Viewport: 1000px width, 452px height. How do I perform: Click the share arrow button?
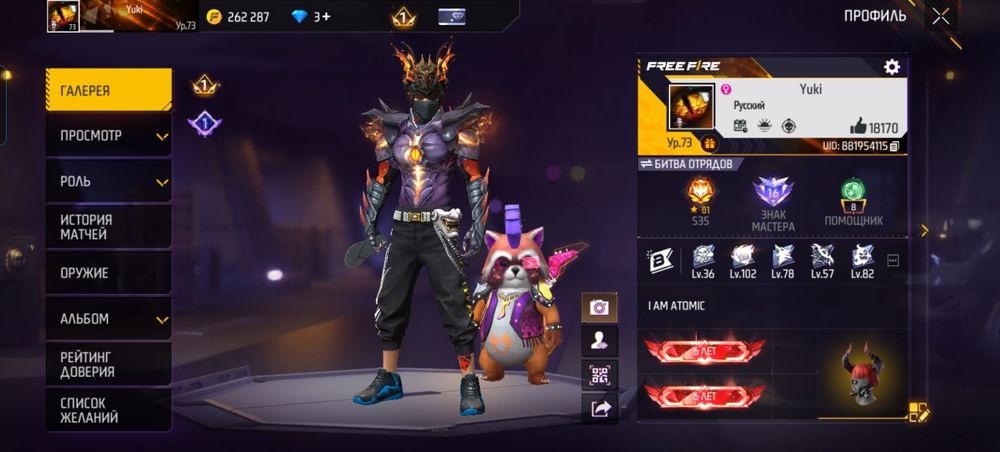click(599, 408)
